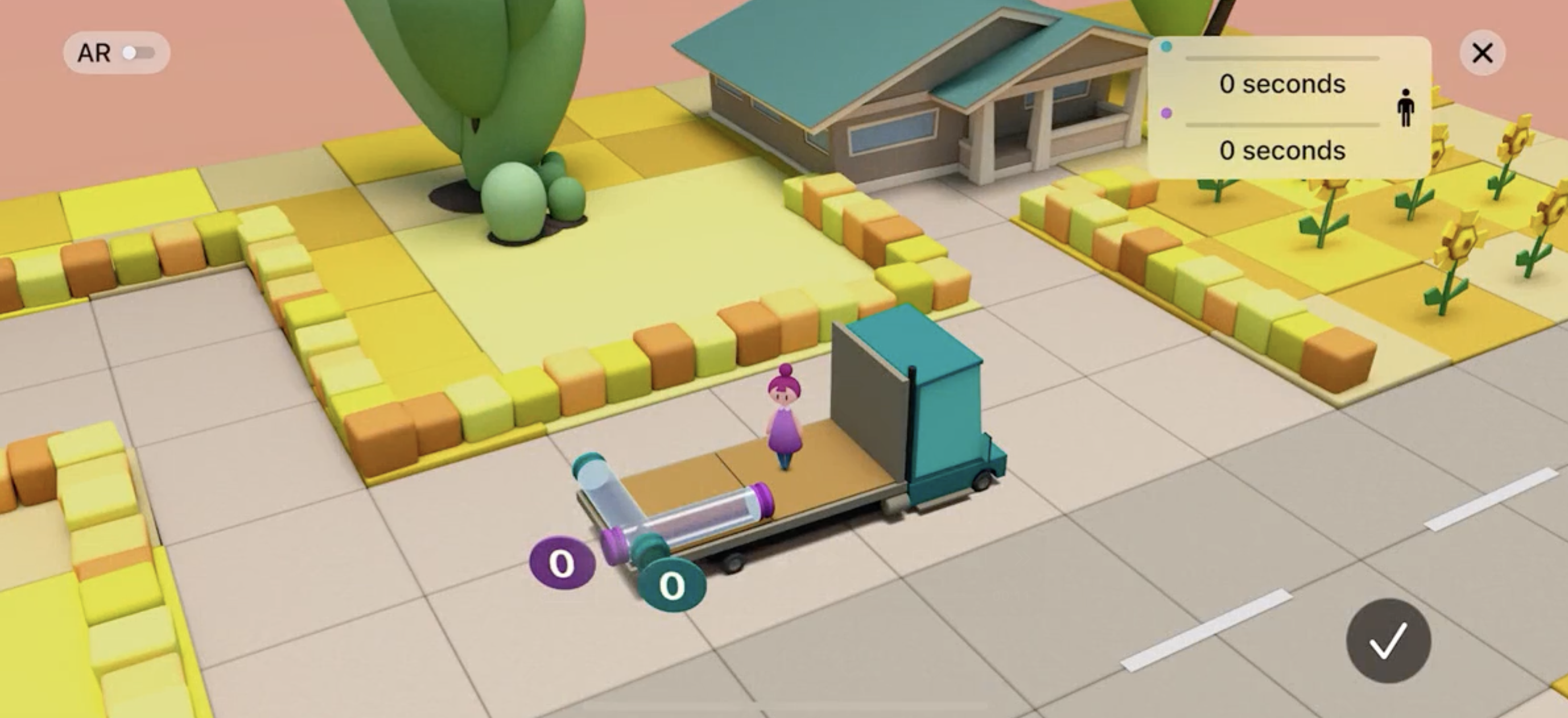Viewport: 1568px width, 718px height.
Task: Toggle the AR mode switch
Action: 138,53
